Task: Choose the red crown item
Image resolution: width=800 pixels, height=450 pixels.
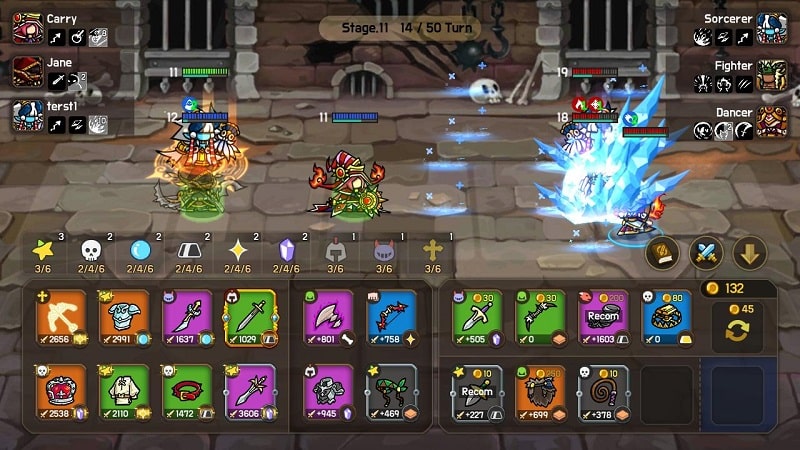Action: (x=61, y=389)
